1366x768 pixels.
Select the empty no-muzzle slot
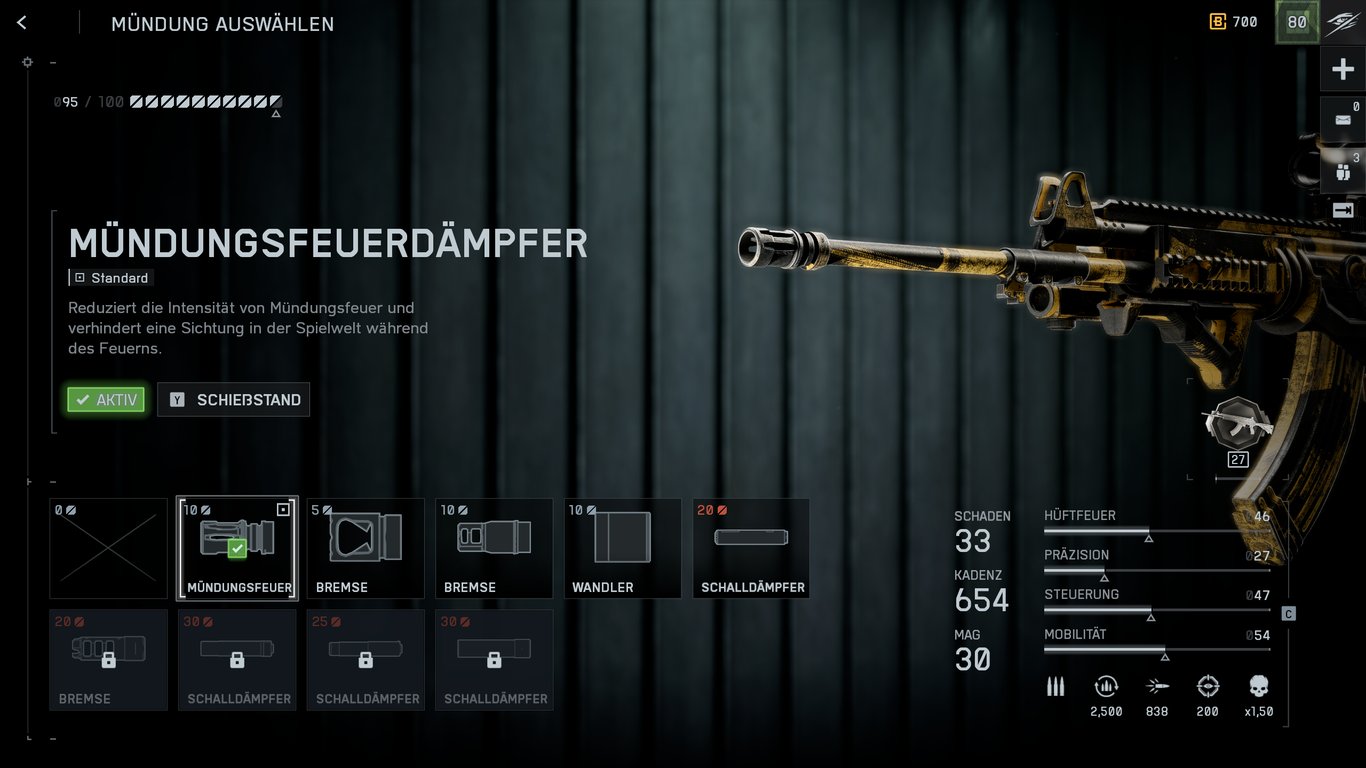coord(108,548)
